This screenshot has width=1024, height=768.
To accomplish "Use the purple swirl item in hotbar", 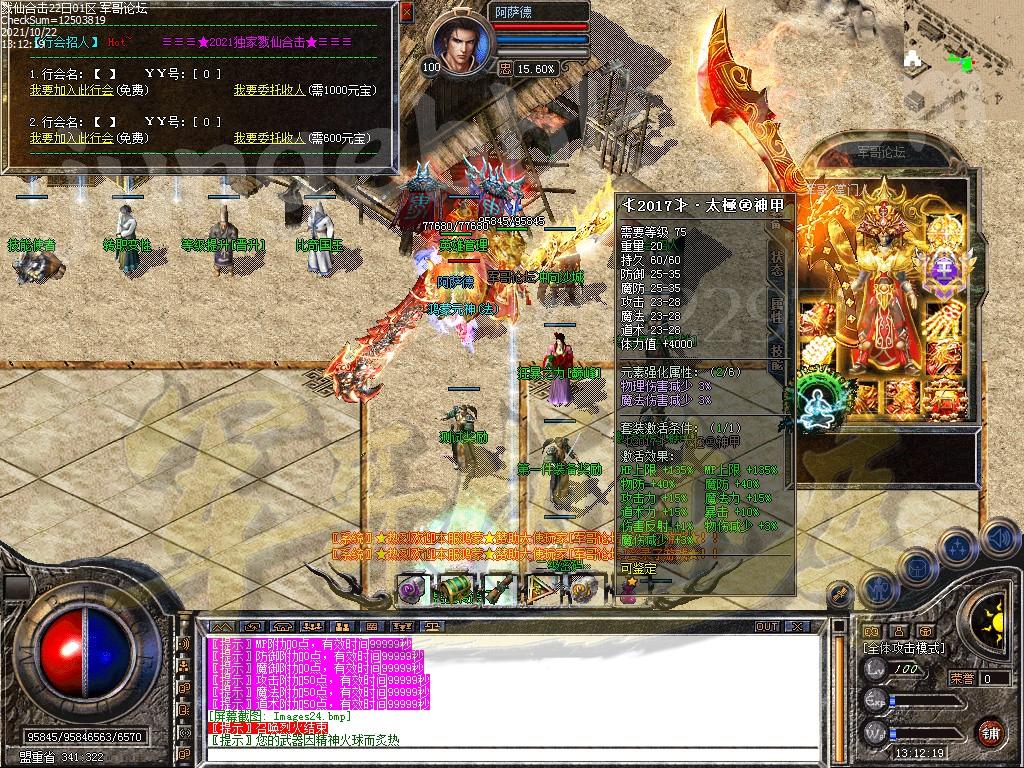I will pos(412,590).
